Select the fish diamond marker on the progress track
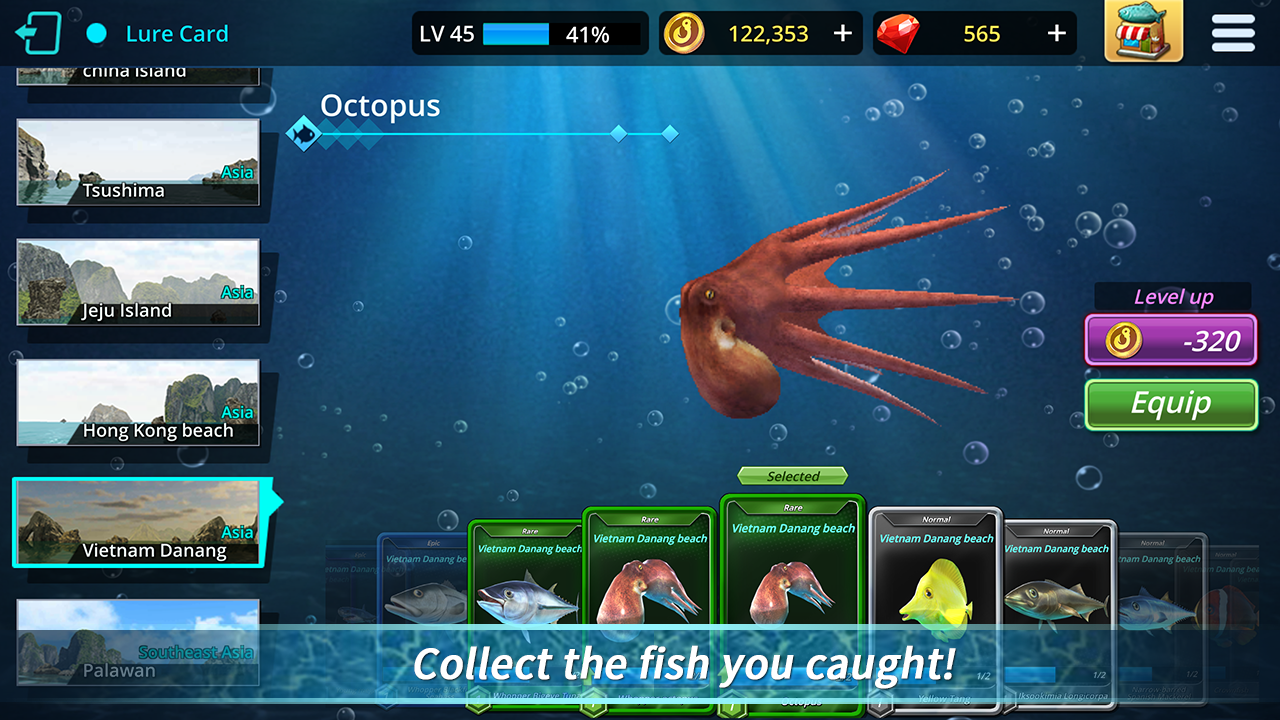The width and height of the screenshot is (1280, 720). pyautogui.click(x=306, y=131)
